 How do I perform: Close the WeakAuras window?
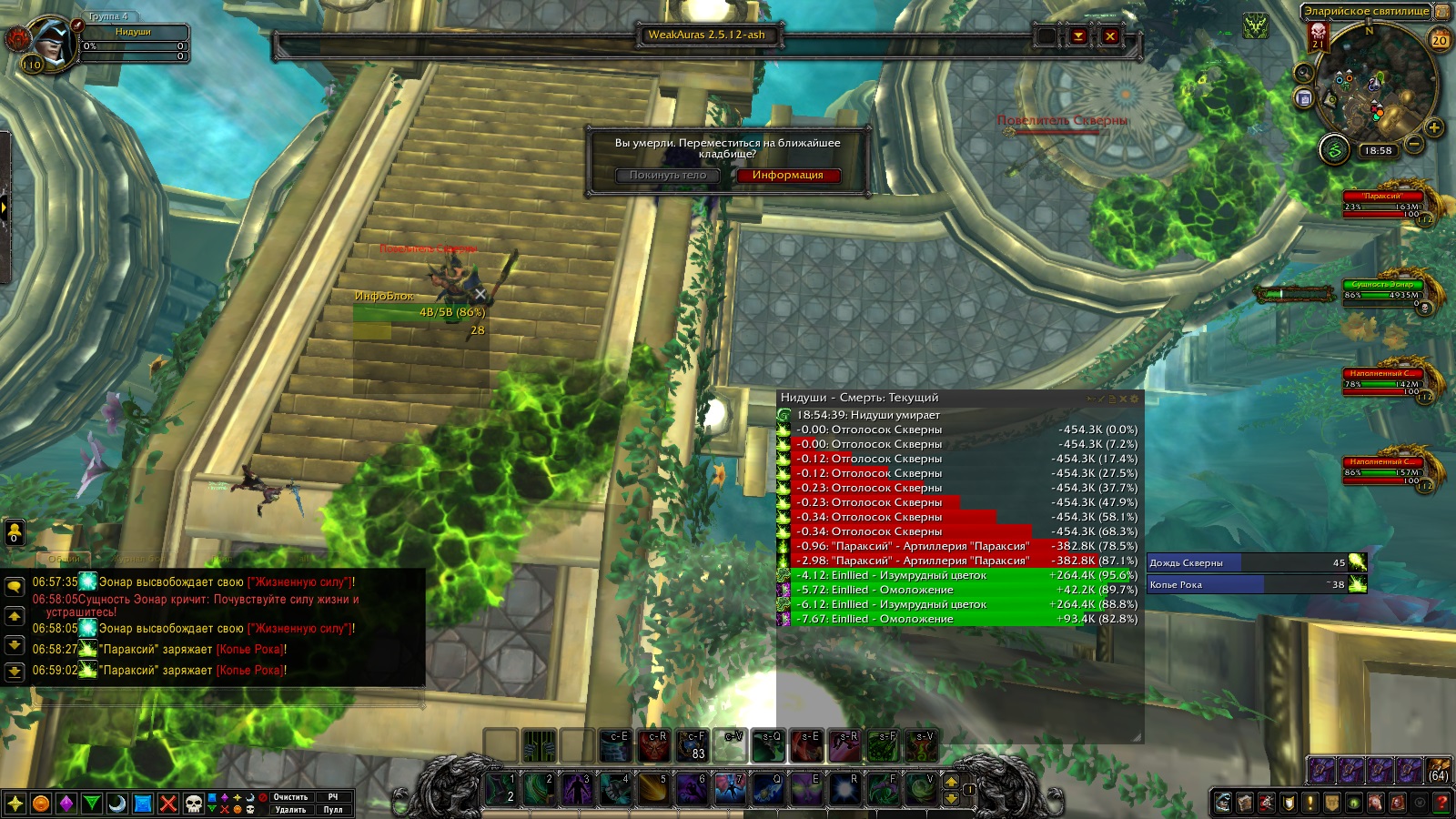[x=1110, y=36]
